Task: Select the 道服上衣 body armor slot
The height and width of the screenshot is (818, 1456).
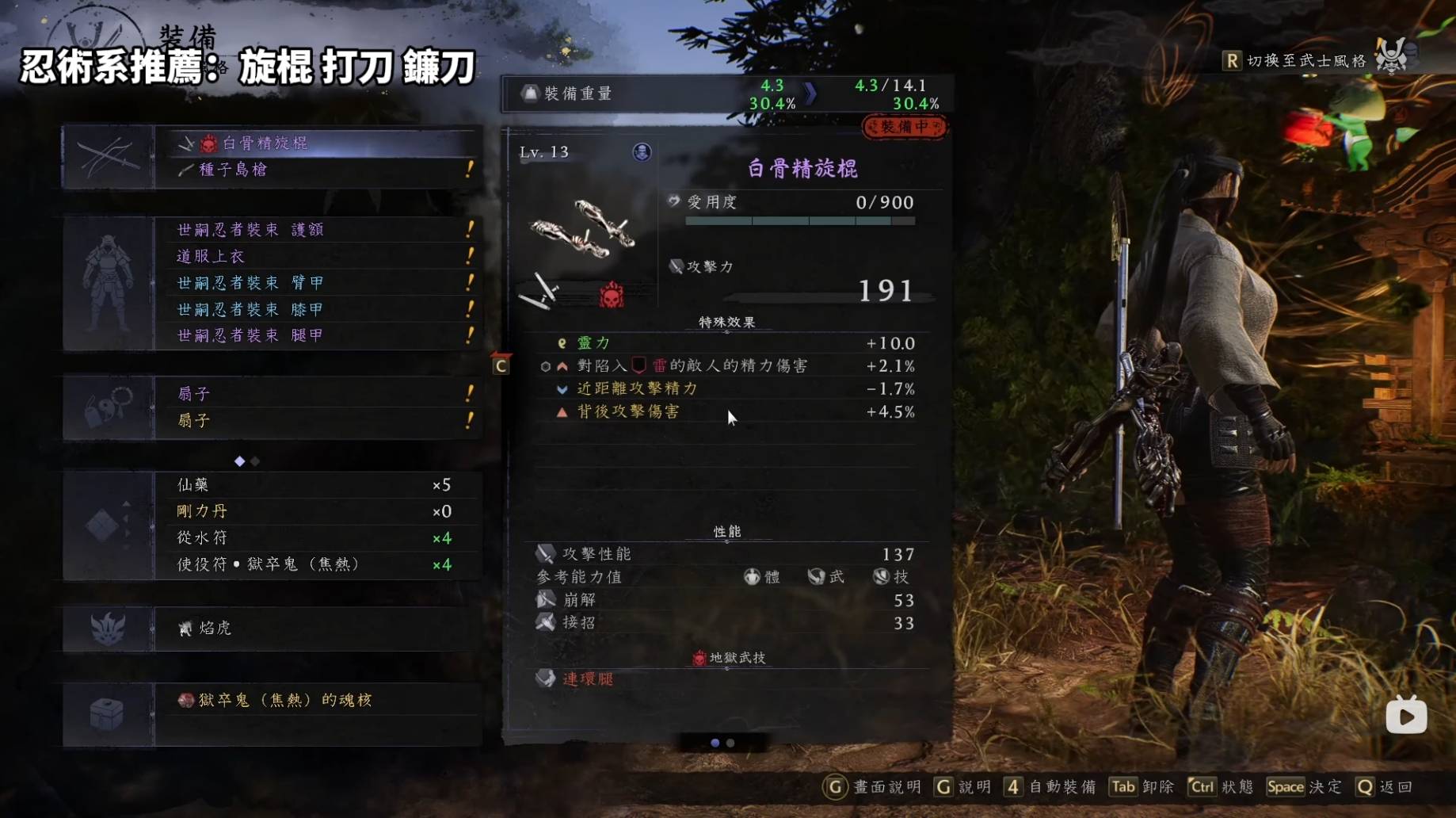Action: [x=317, y=256]
